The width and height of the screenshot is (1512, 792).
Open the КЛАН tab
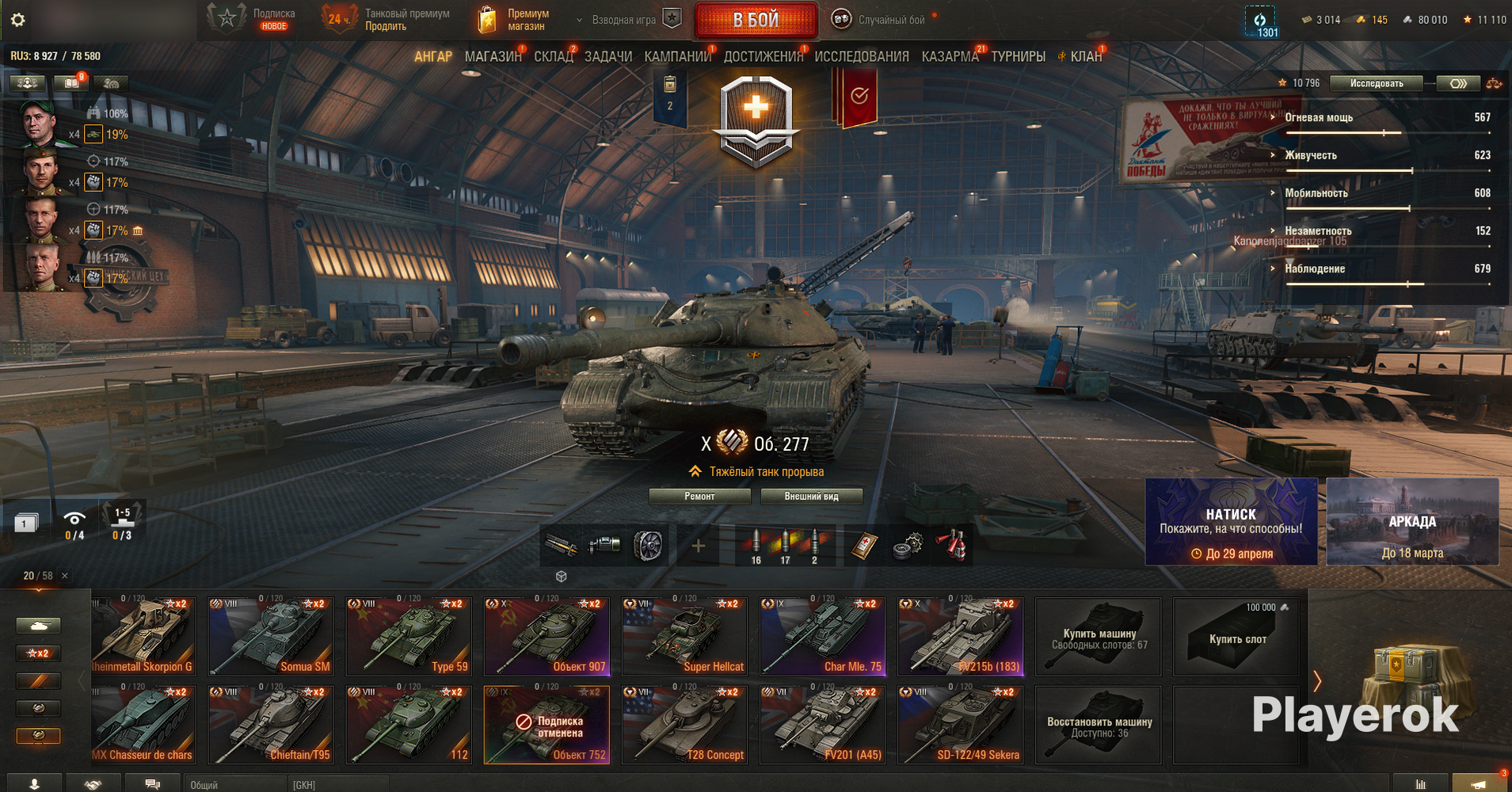[1085, 56]
